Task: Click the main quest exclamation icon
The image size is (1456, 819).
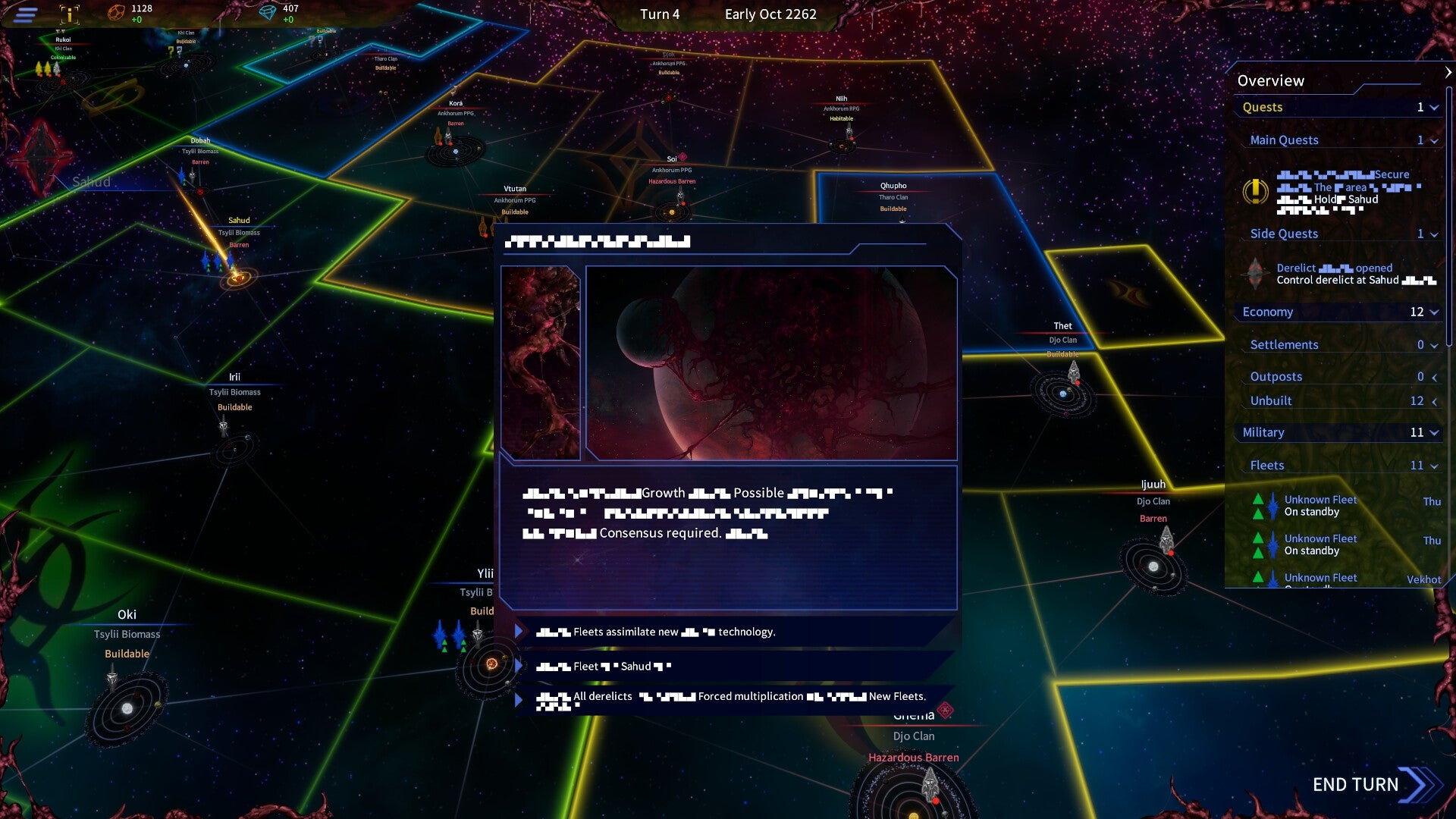Action: [1256, 191]
